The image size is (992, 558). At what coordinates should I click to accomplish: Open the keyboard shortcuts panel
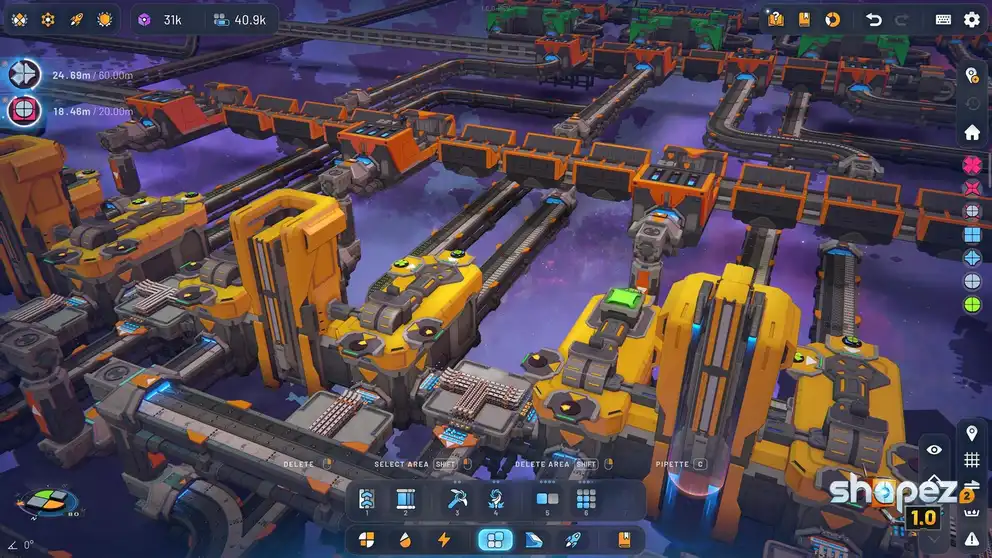943,19
